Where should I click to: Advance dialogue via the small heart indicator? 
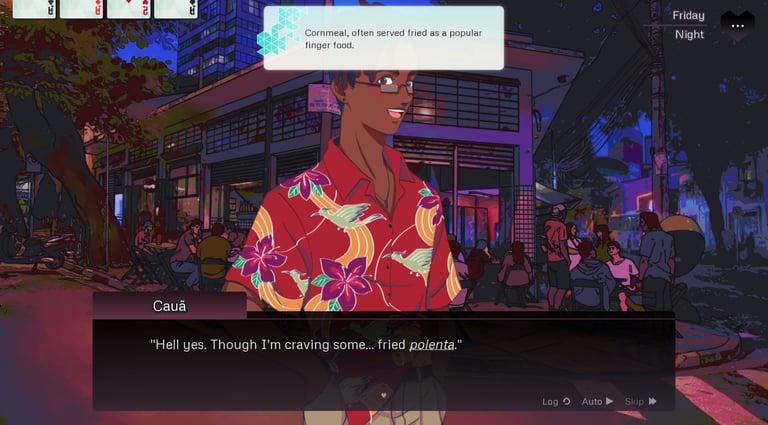point(383,395)
